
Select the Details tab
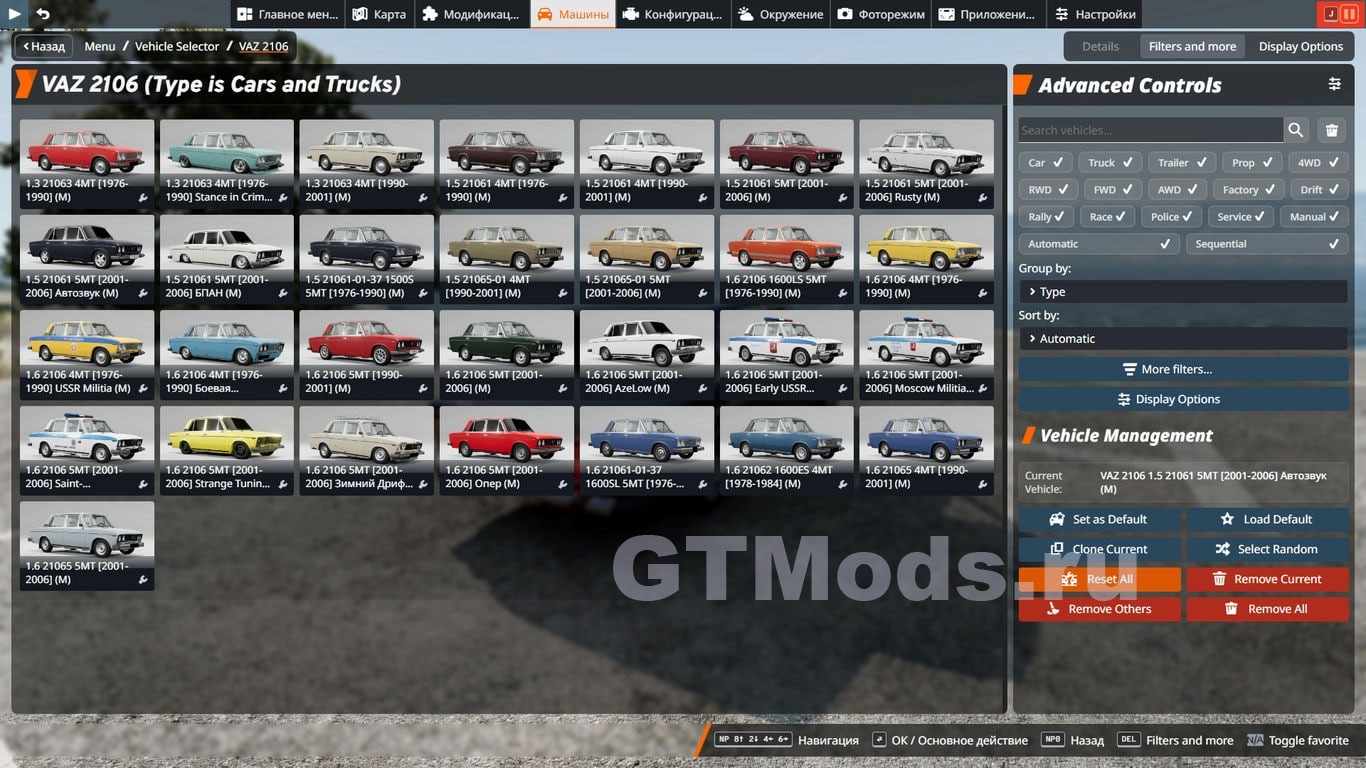[x=1100, y=46]
